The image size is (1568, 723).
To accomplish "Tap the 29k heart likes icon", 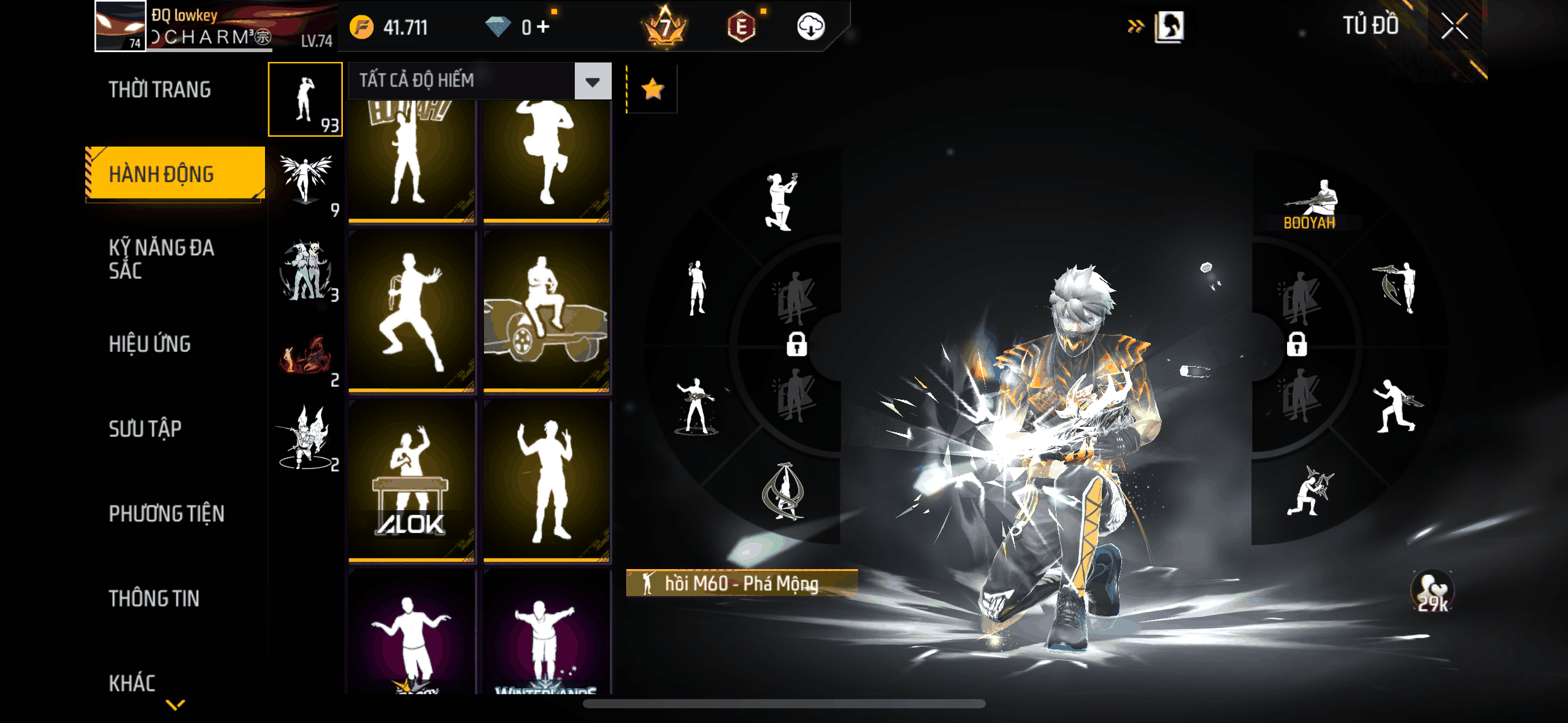I will (1432, 592).
